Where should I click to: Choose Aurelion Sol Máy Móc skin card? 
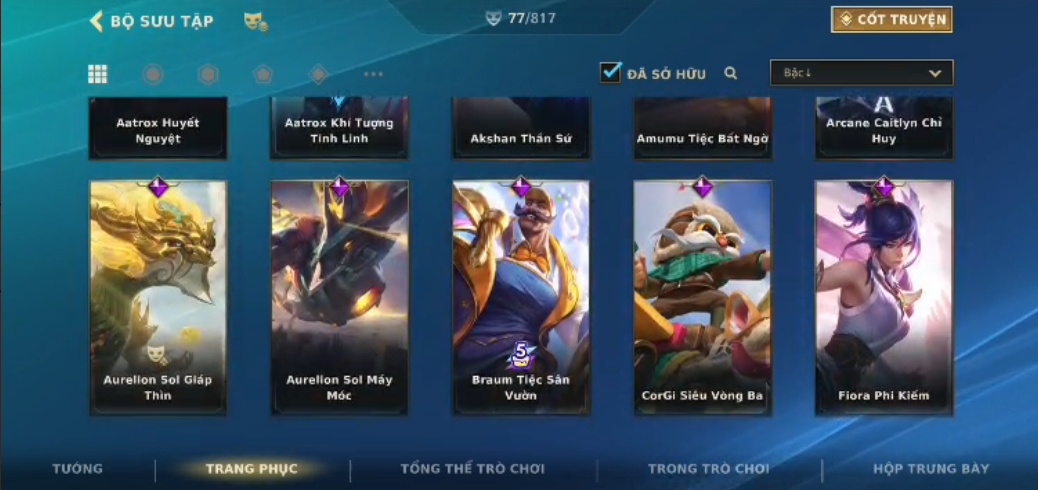click(x=339, y=297)
